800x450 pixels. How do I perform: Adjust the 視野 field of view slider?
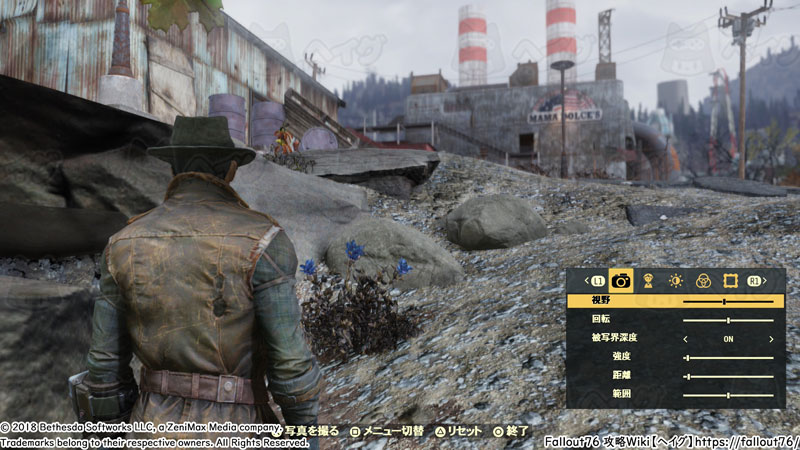(x=724, y=301)
